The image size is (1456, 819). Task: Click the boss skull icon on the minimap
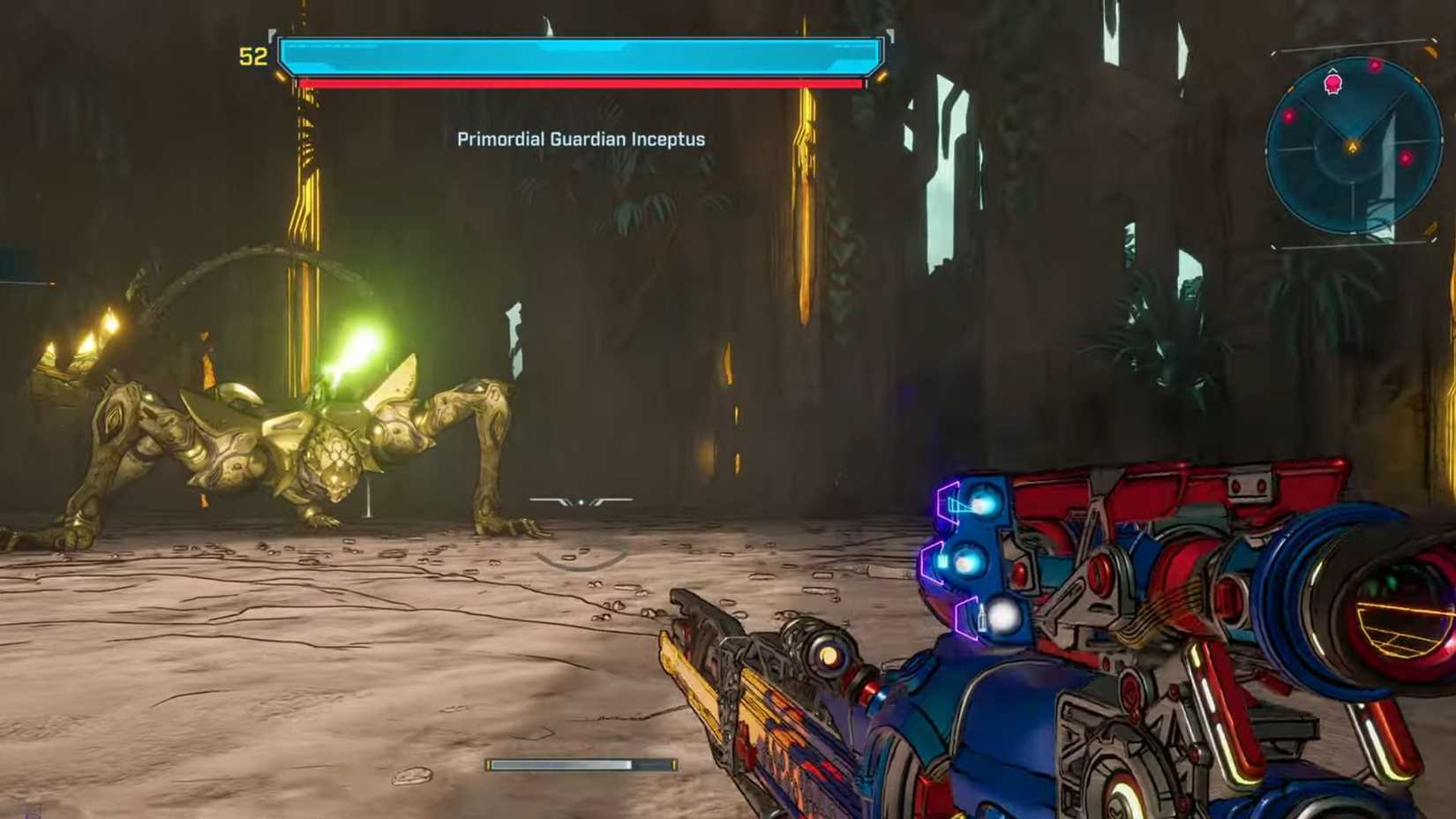(1332, 84)
